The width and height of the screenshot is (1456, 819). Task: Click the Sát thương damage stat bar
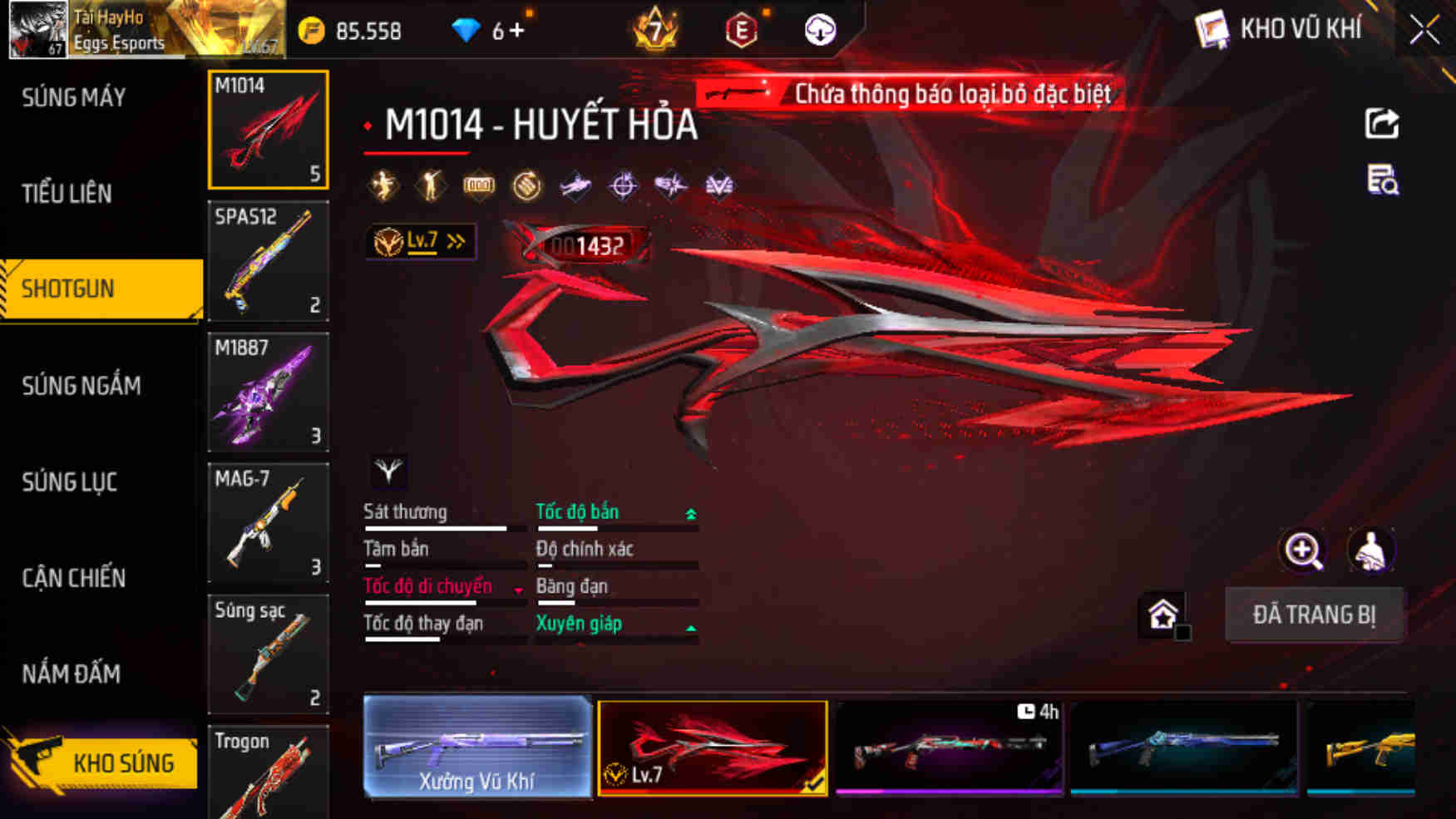437,527
